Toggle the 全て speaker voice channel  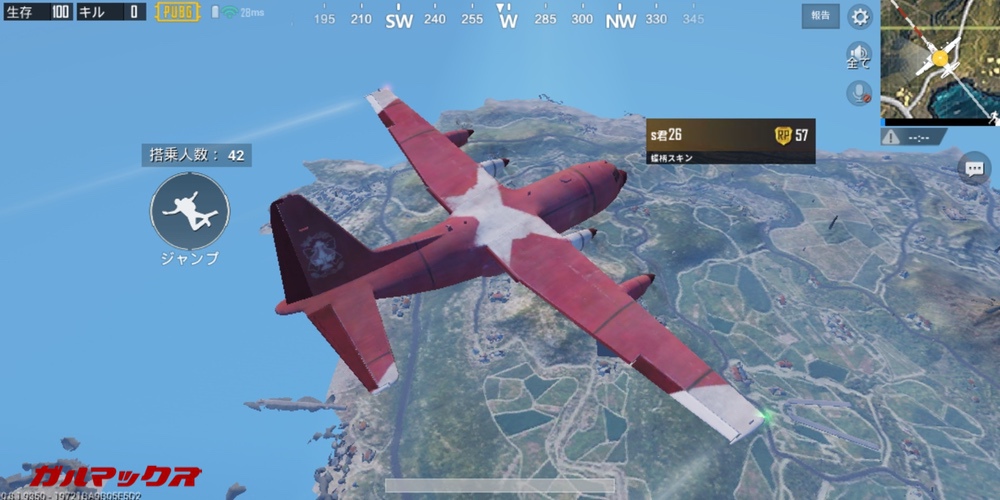(859, 55)
